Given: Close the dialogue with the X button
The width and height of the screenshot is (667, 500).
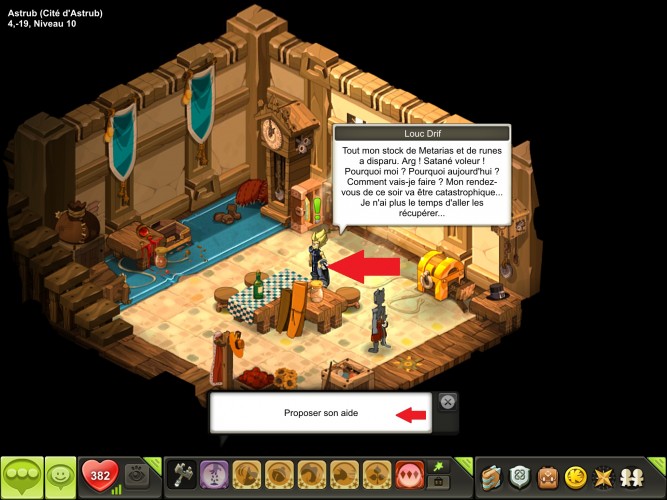Looking at the screenshot, I should [448, 402].
